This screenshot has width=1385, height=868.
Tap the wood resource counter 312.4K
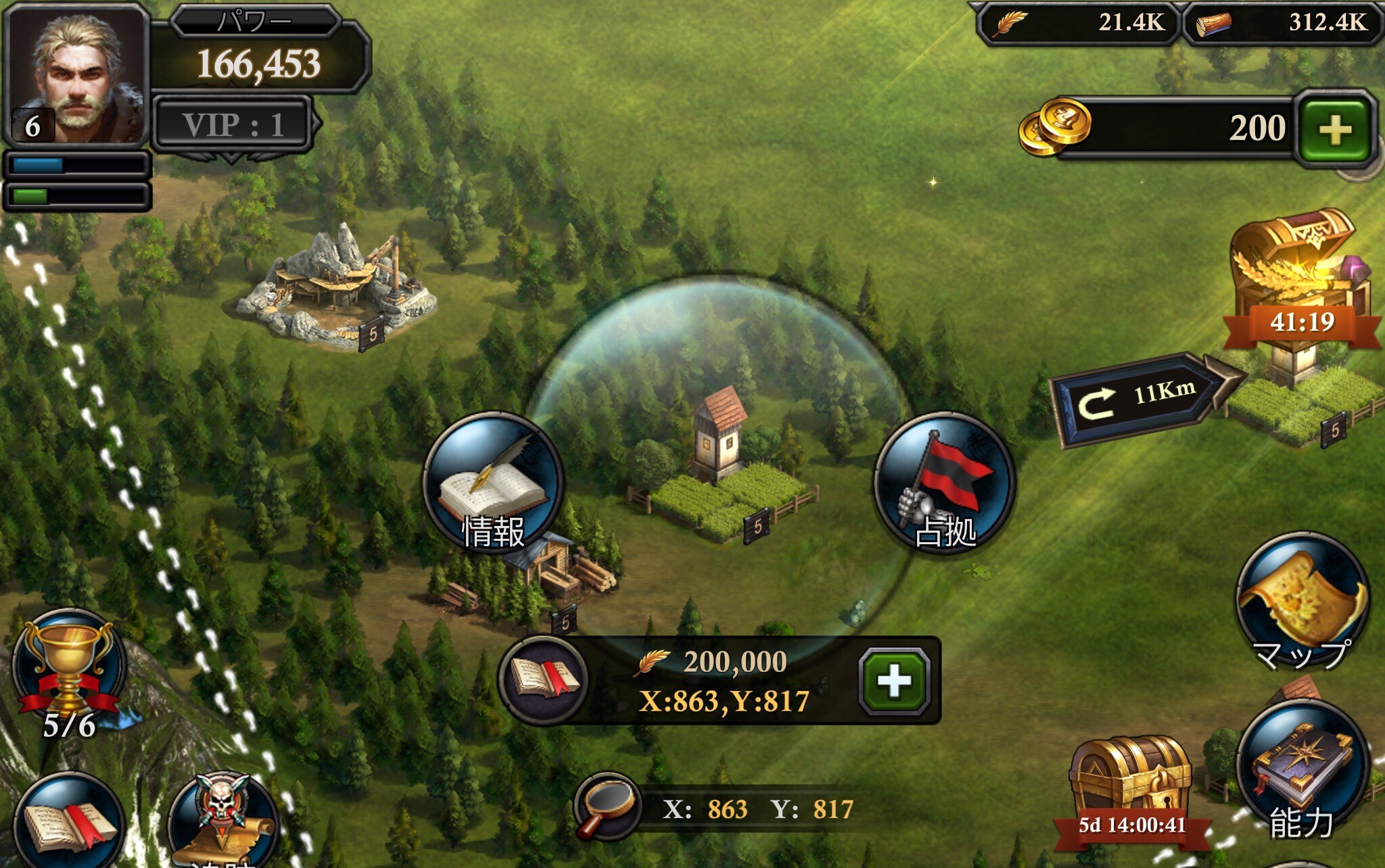(1282, 23)
